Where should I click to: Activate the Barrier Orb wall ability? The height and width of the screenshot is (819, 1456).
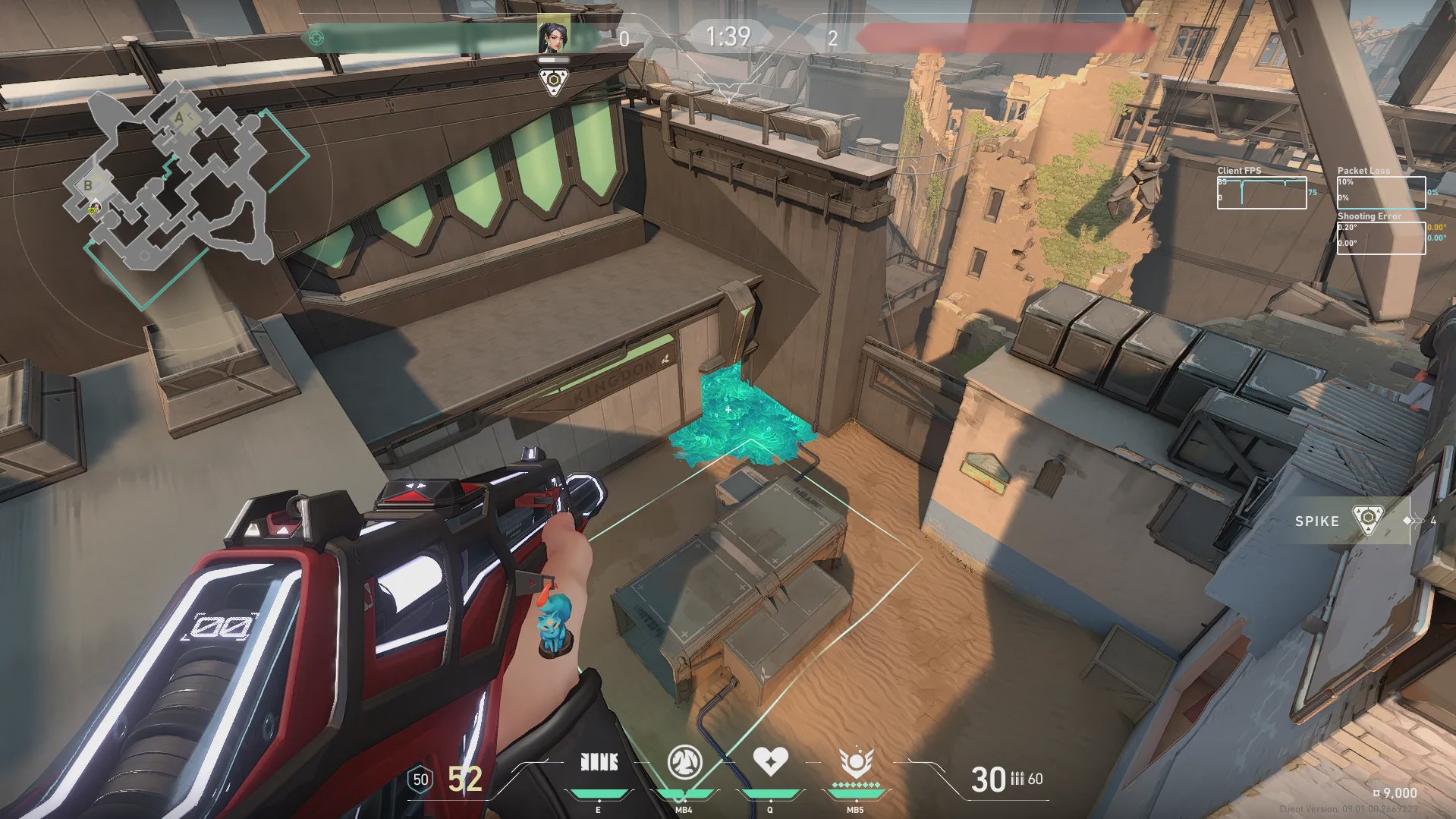(x=599, y=762)
